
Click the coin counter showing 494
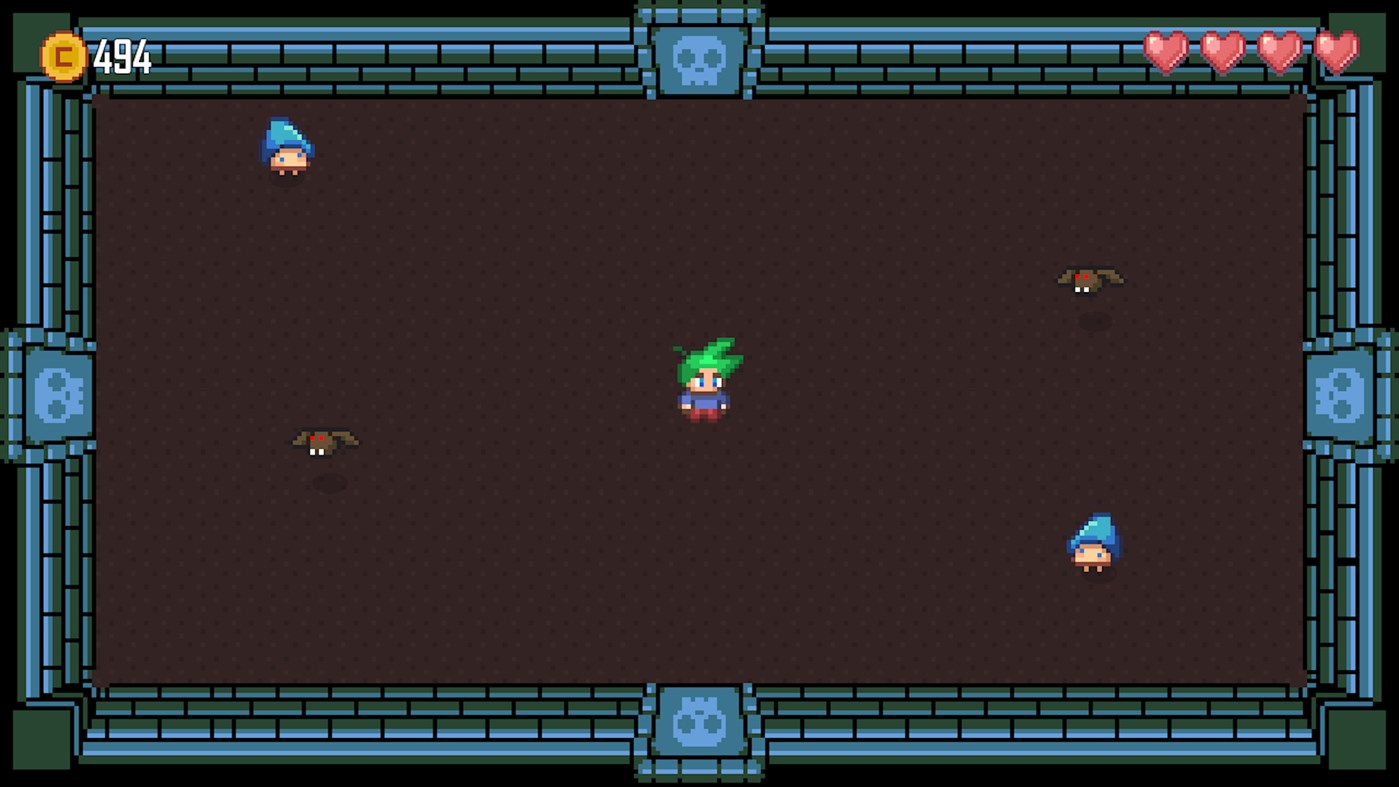click(x=125, y=54)
